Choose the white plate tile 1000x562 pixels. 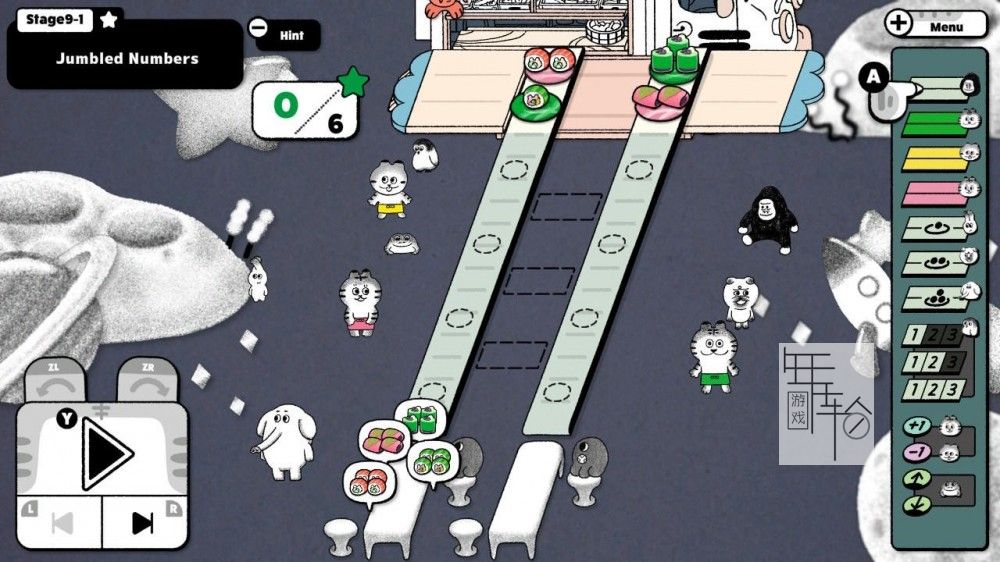[937, 89]
